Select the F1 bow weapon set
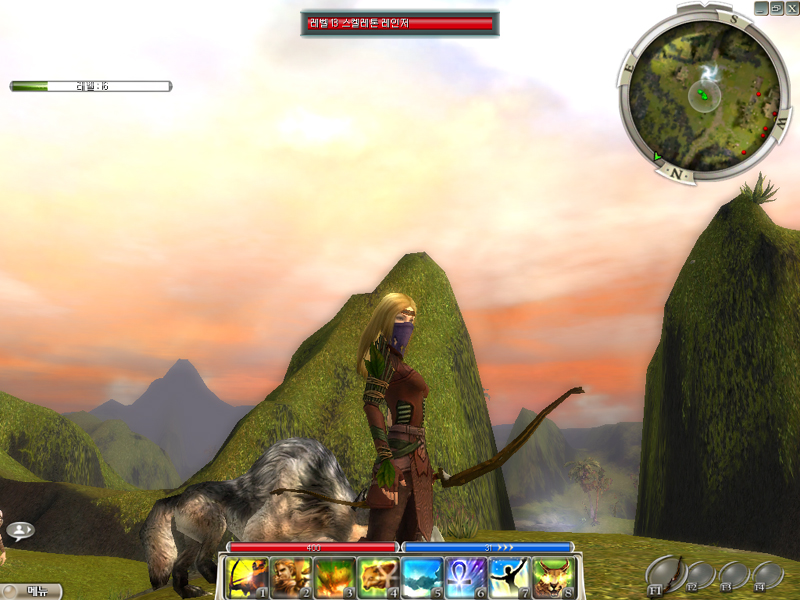Image resolution: width=800 pixels, height=600 pixels. pyautogui.click(x=665, y=573)
